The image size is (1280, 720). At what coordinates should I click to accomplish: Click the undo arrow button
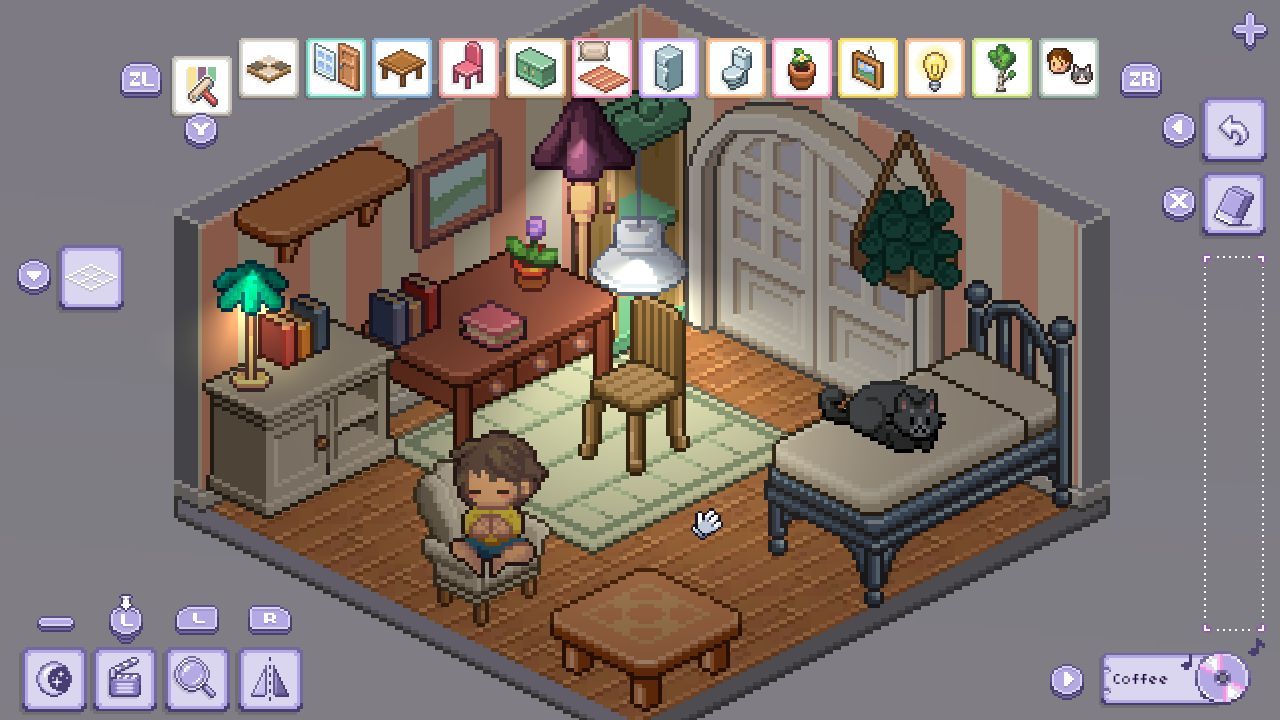[1235, 128]
